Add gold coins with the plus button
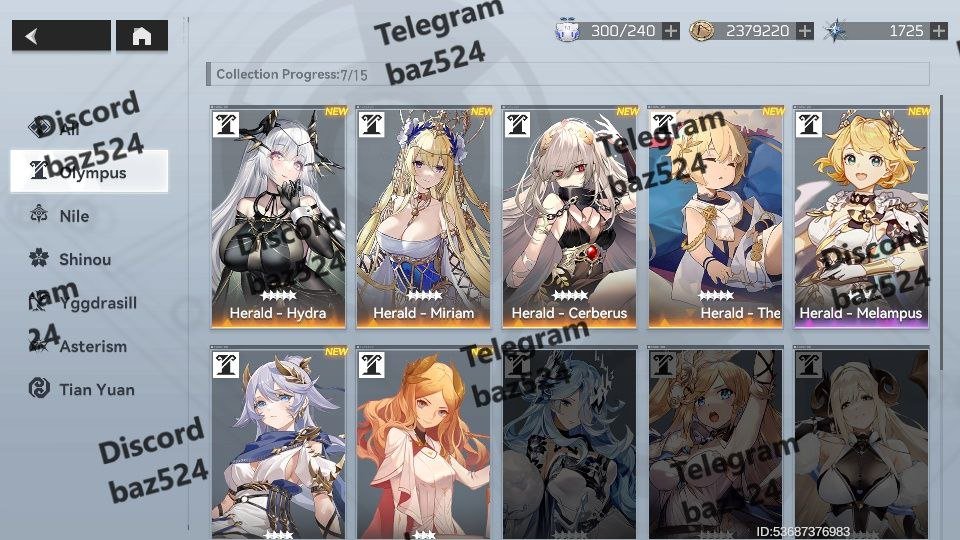 click(805, 31)
